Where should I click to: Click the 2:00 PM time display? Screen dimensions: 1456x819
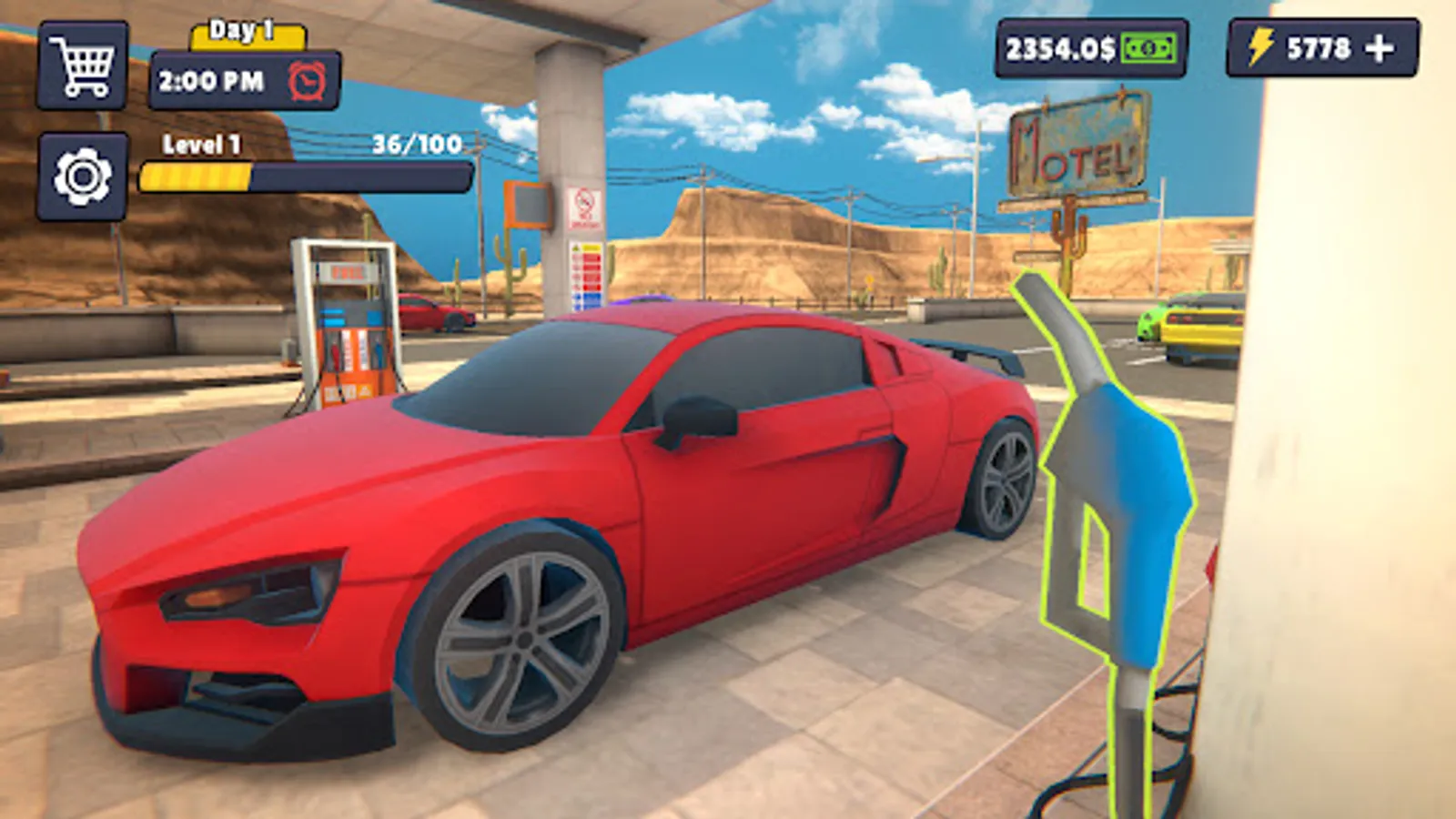(x=209, y=80)
